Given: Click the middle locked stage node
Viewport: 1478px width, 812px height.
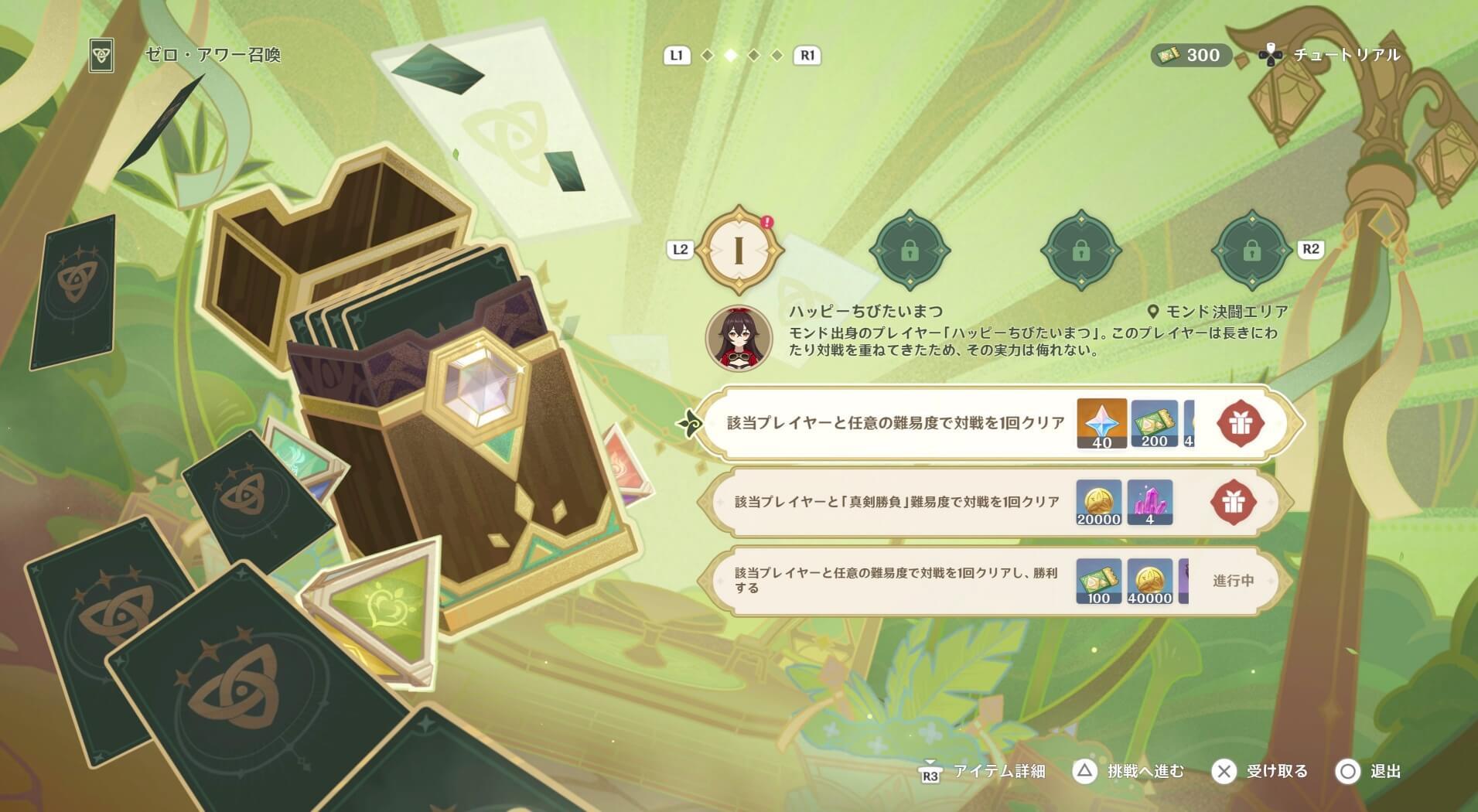Looking at the screenshot, I should point(1083,251).
